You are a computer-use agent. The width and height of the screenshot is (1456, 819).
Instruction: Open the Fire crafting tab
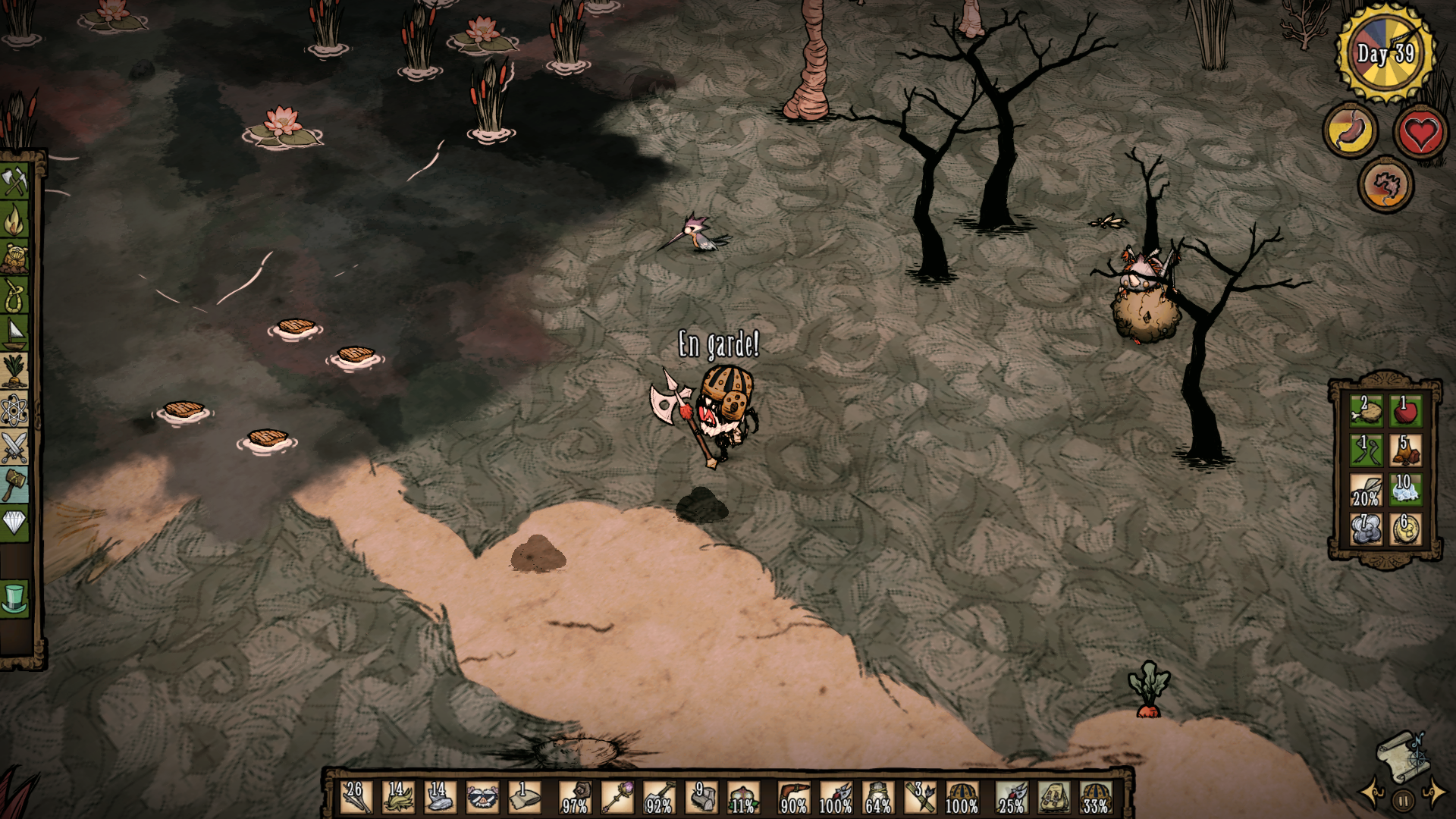point(14,220)
